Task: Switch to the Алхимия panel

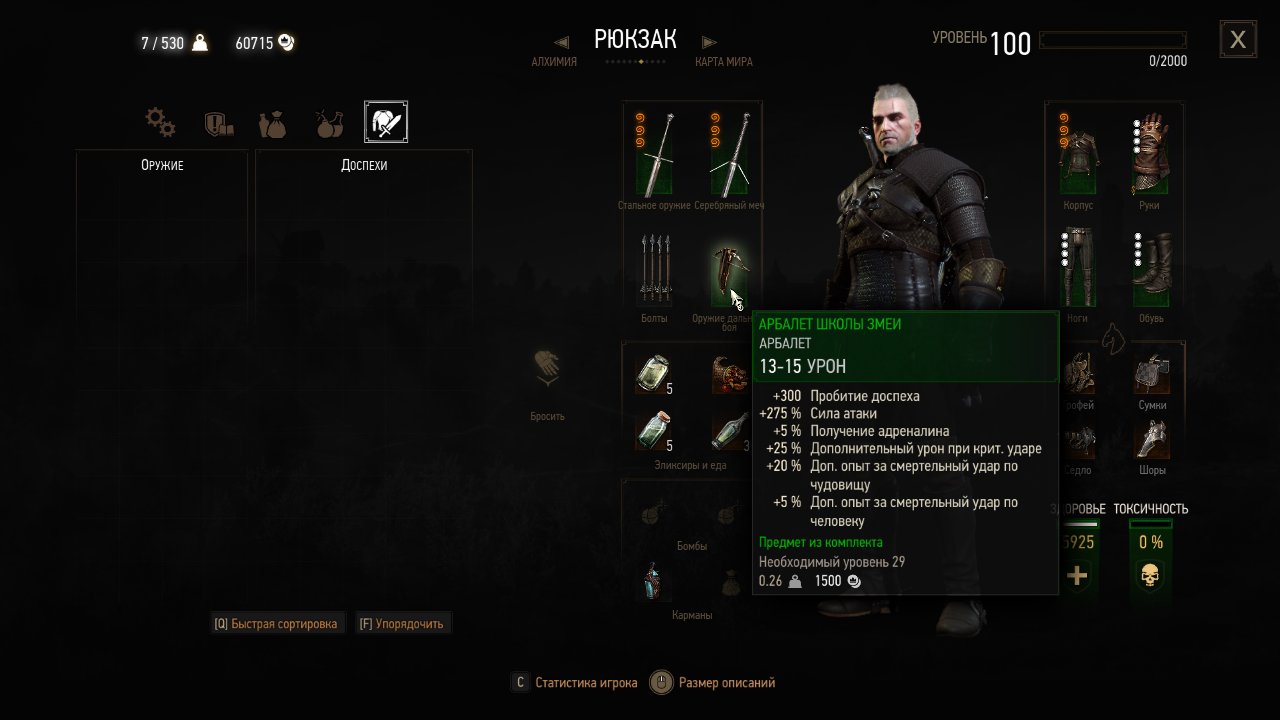Action: pos(554,61)
